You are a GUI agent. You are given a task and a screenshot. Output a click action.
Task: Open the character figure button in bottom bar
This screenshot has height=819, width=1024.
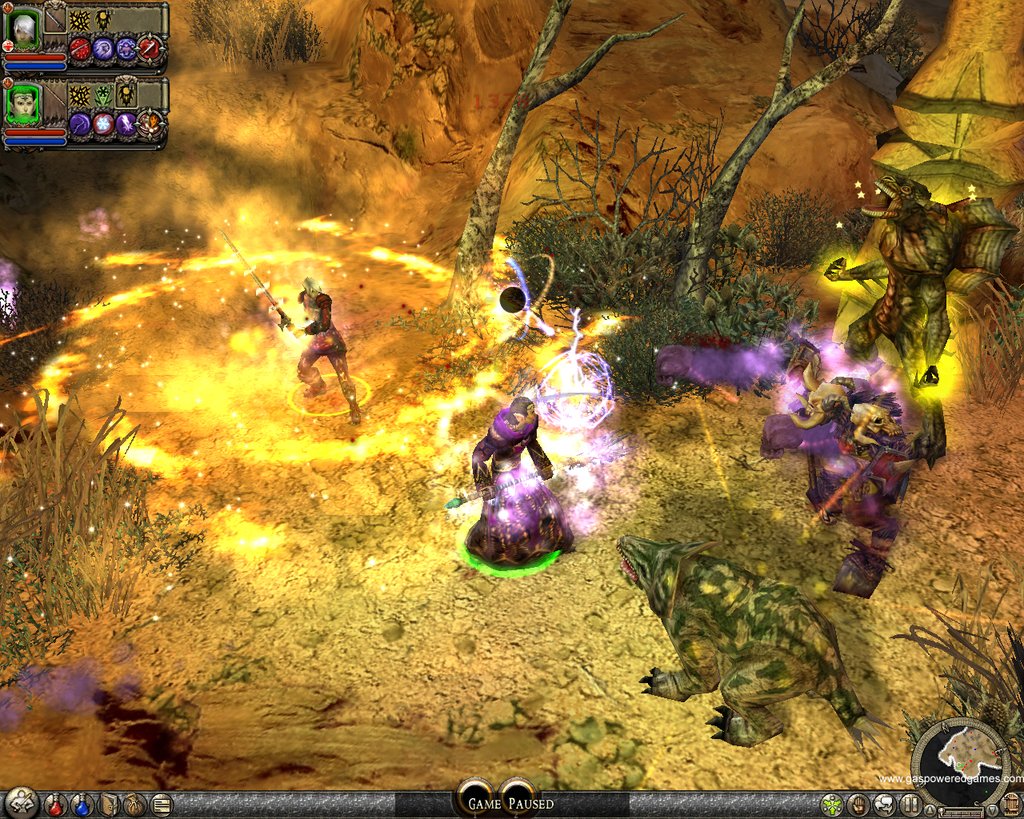(20, 803)
